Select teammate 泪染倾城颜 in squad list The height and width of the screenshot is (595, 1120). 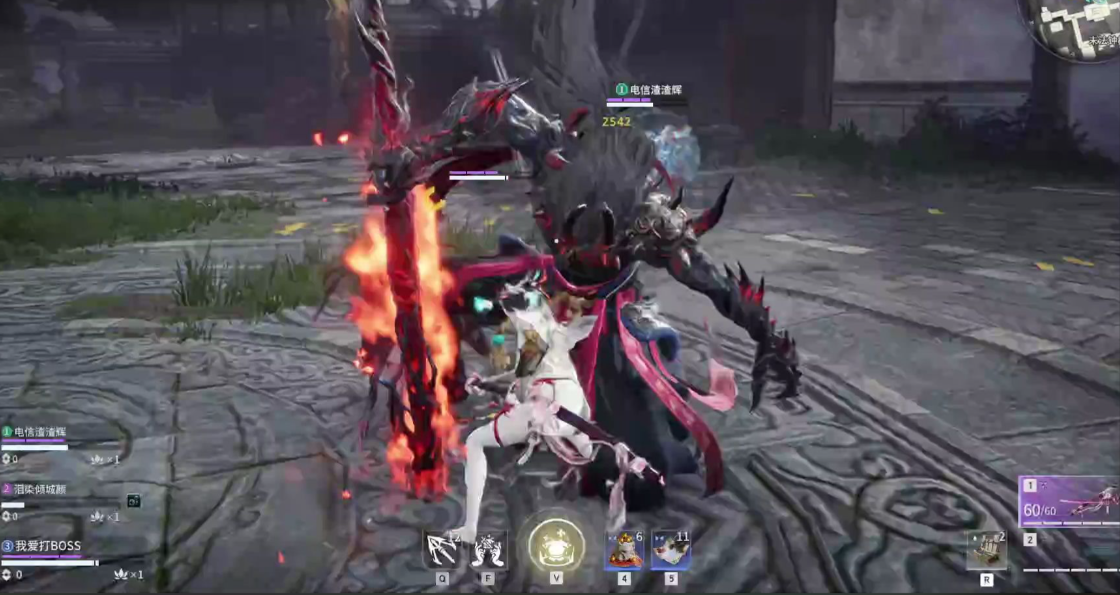pyautogui.click(x=40, y=490)
